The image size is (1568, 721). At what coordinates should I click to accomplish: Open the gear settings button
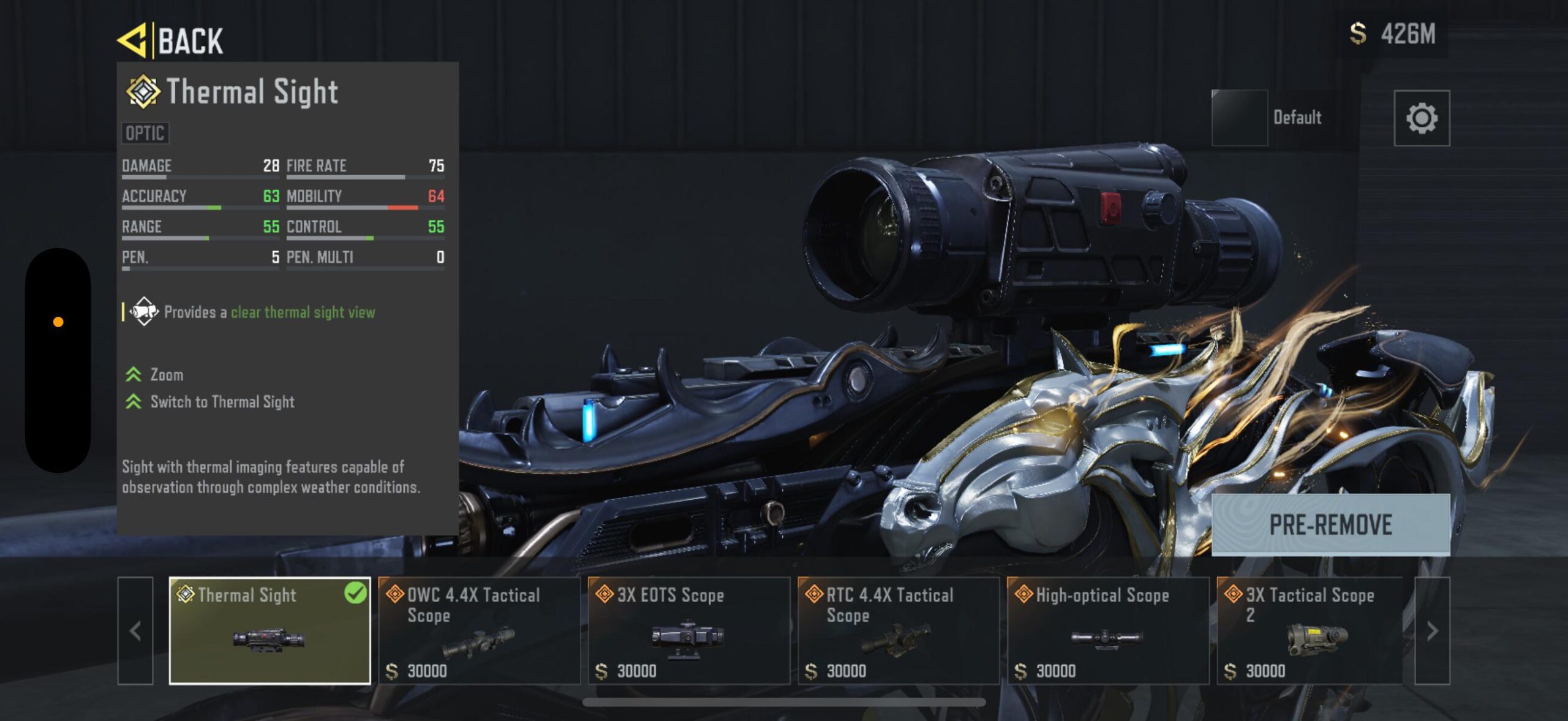coord(1422,118)
